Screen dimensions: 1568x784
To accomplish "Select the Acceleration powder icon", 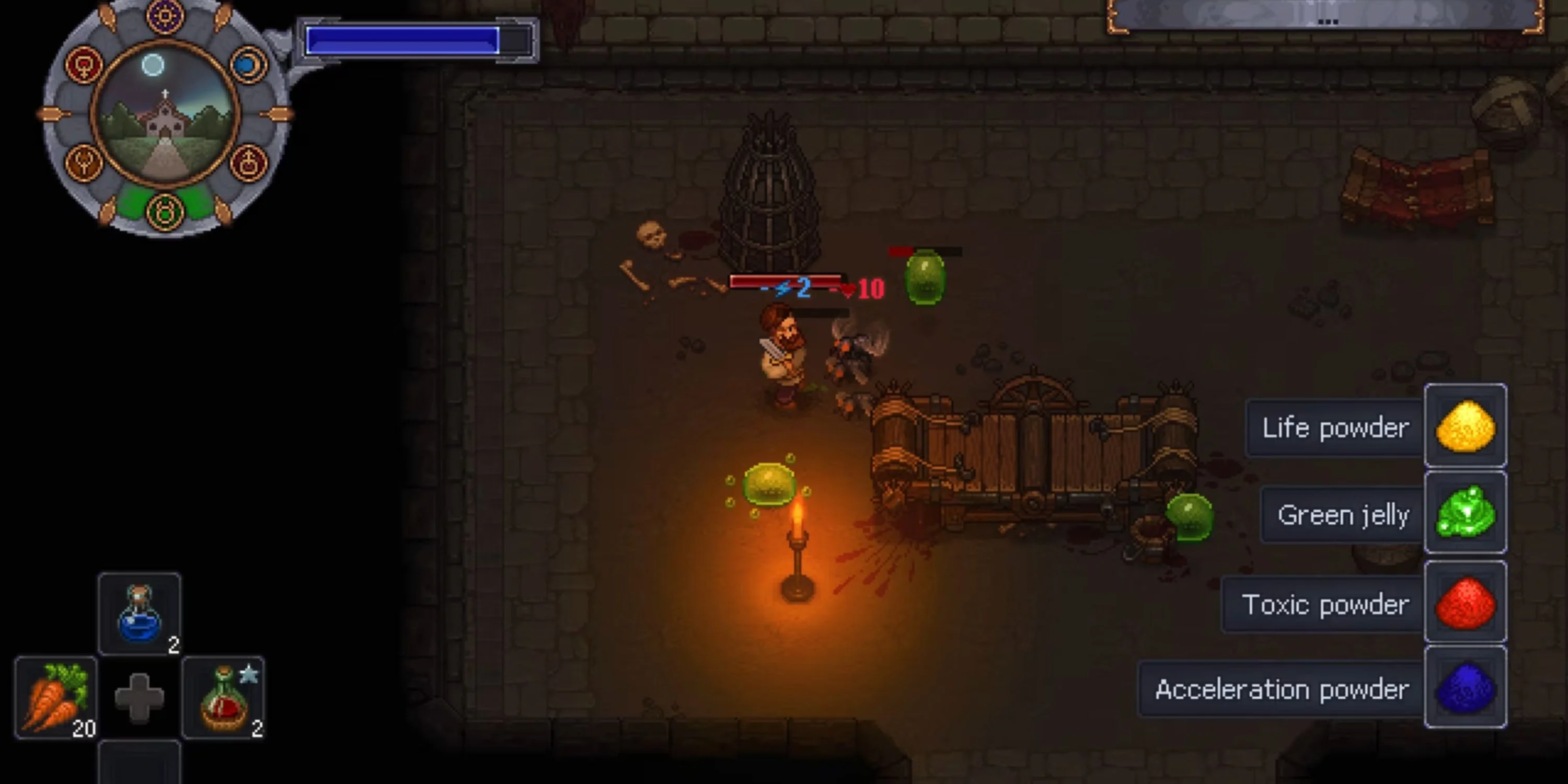I will (1465, 687).
